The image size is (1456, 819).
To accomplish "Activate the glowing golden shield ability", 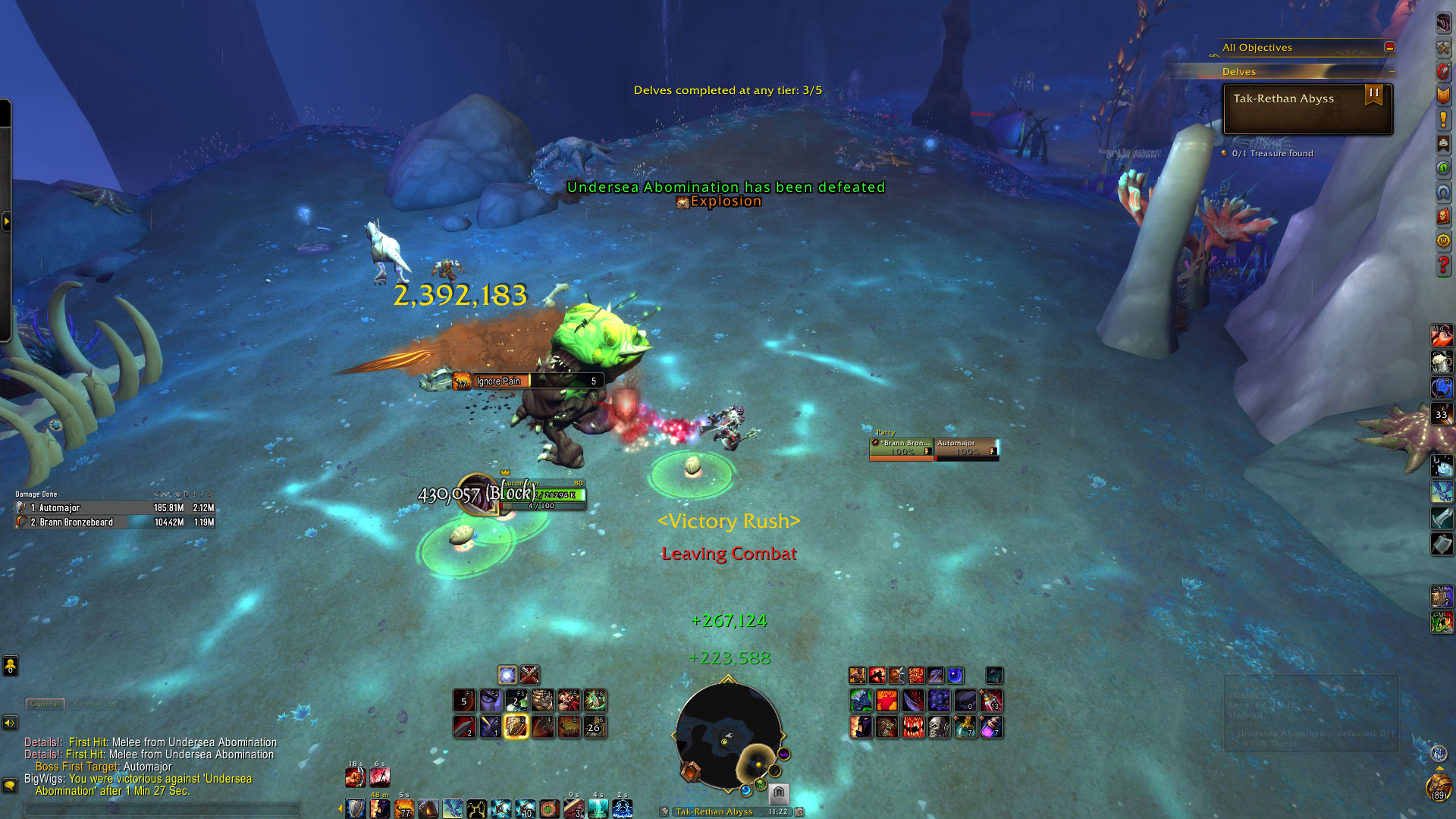I will 516,726.
